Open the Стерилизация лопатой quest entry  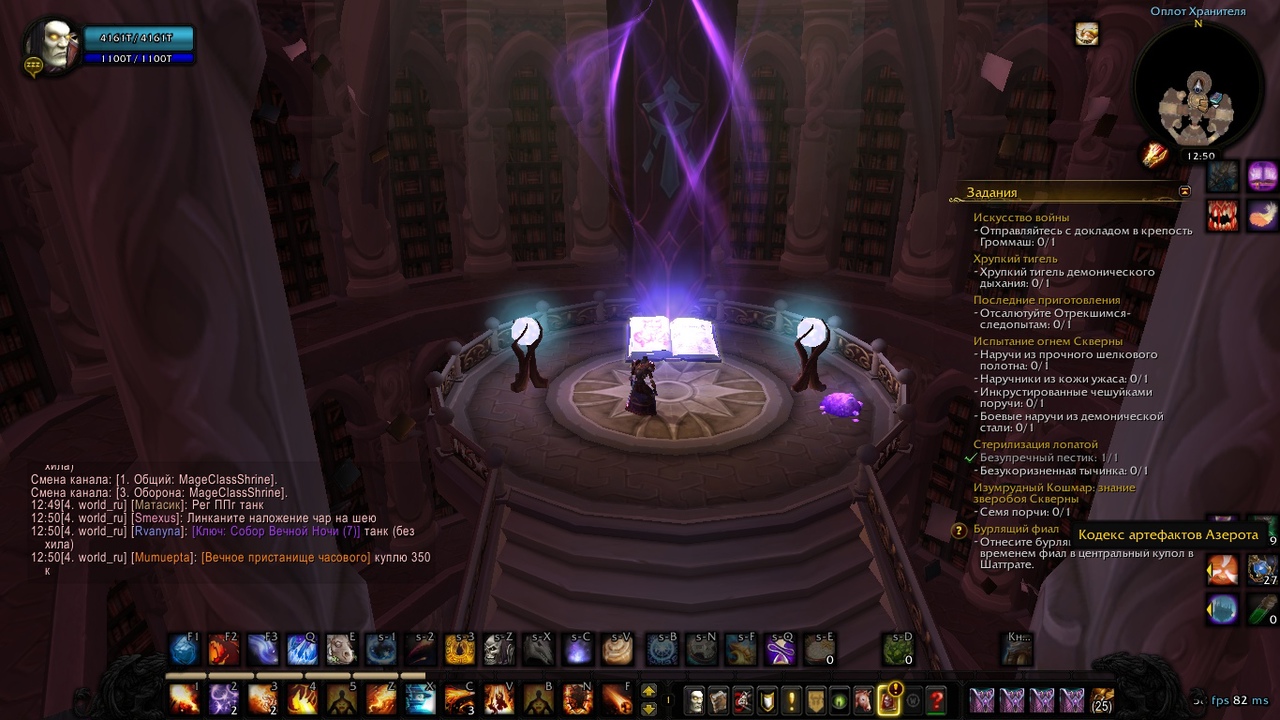click(1035, 444)
